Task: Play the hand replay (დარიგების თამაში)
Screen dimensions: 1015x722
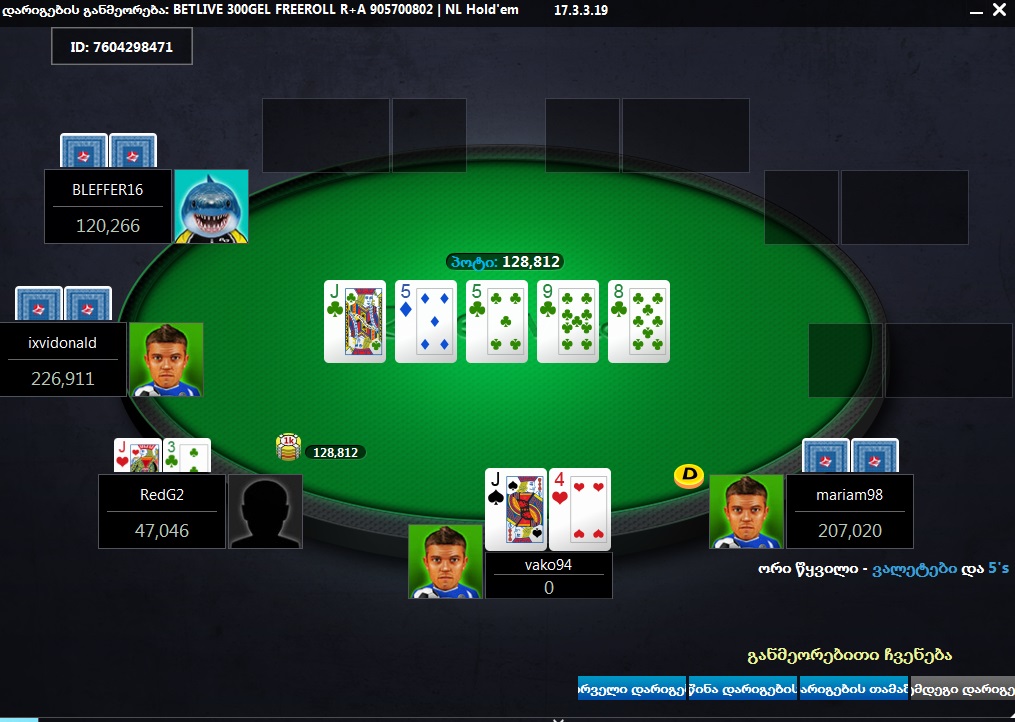Action: coord(853,688)
